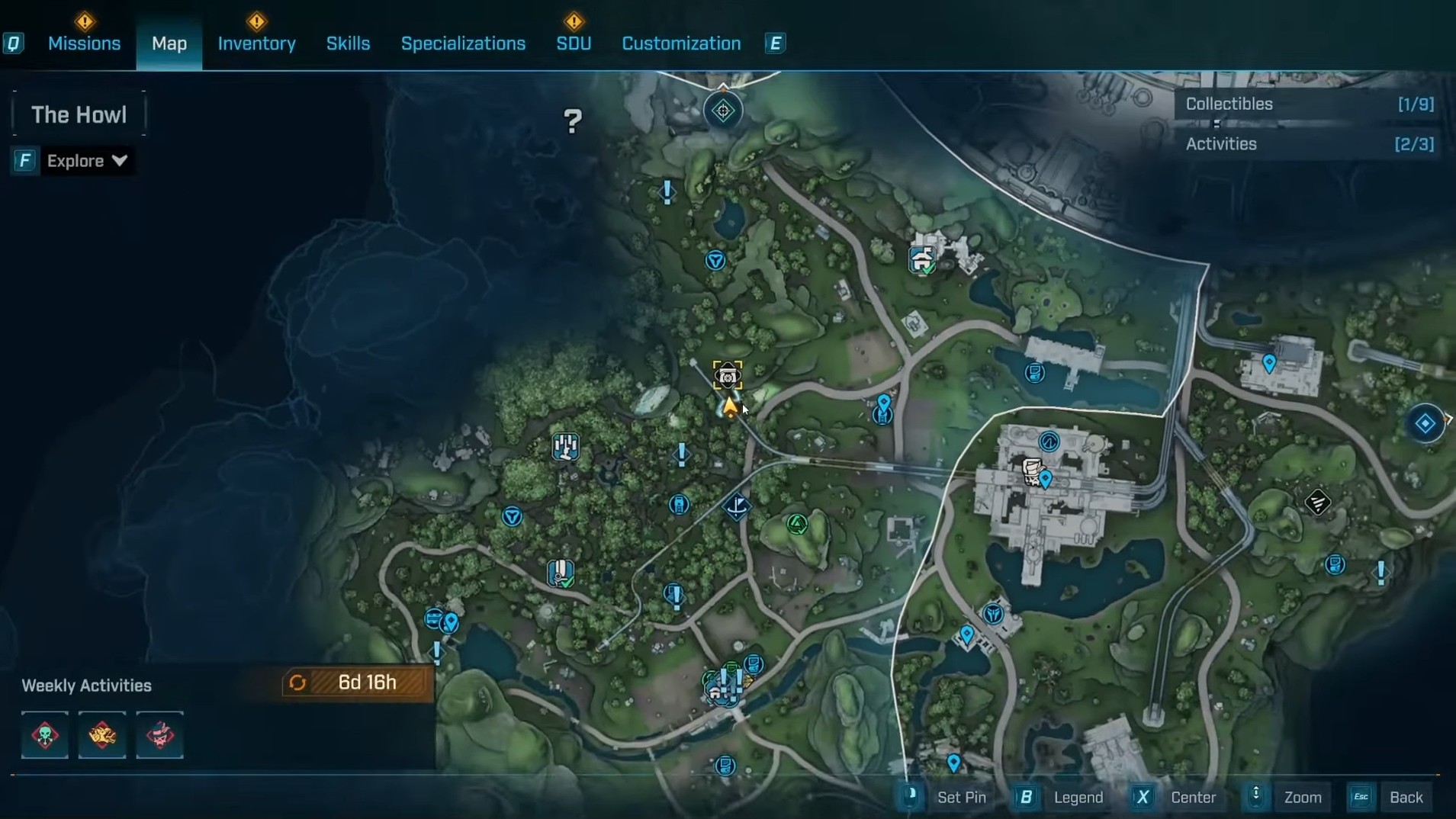Switch to the Inventory tab
Screen dimensions: 1456x819
[x=256, y=43]
